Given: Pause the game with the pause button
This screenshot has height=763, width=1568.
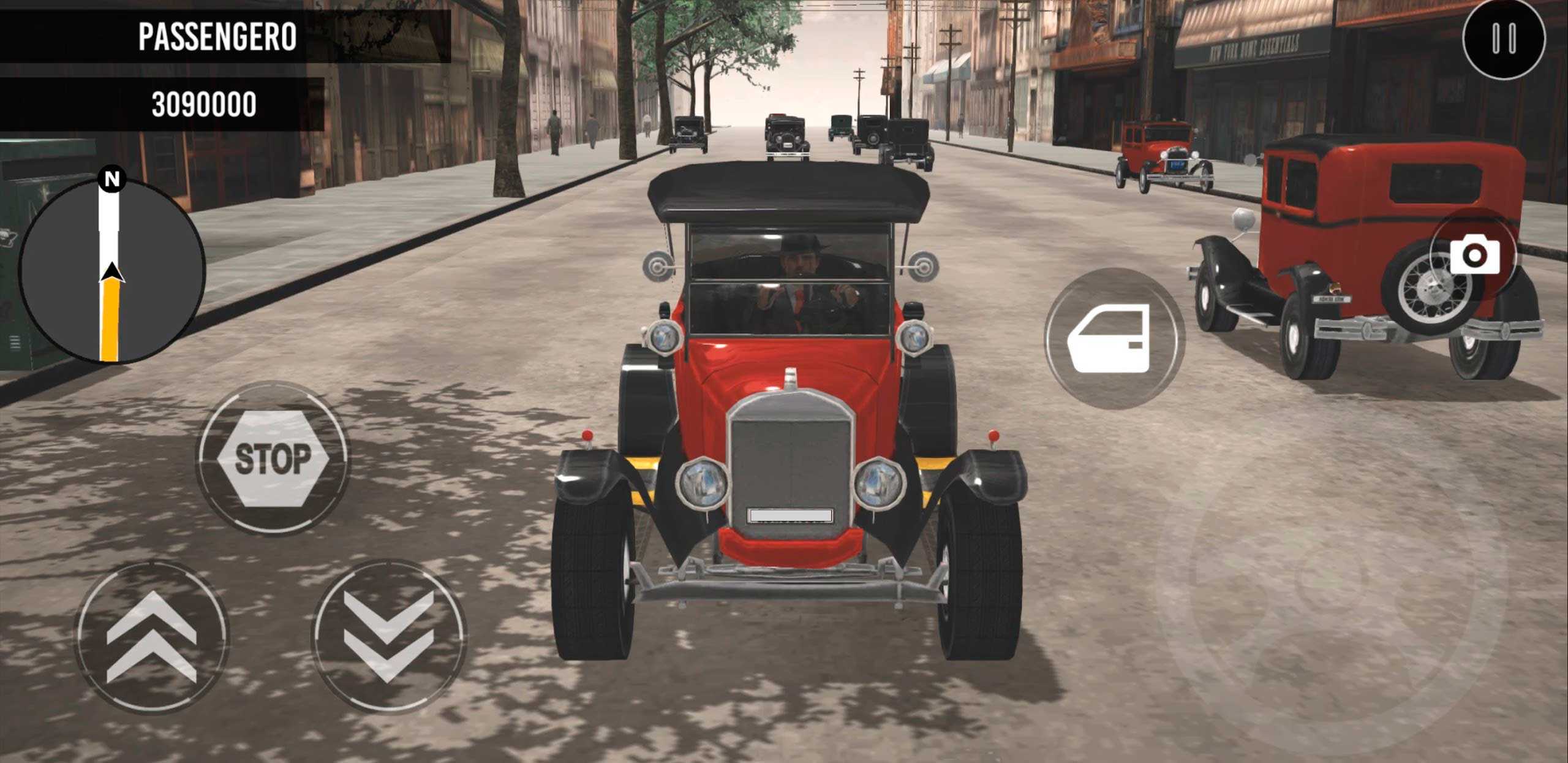Looking at the screenshot, I should (1504, 39).
